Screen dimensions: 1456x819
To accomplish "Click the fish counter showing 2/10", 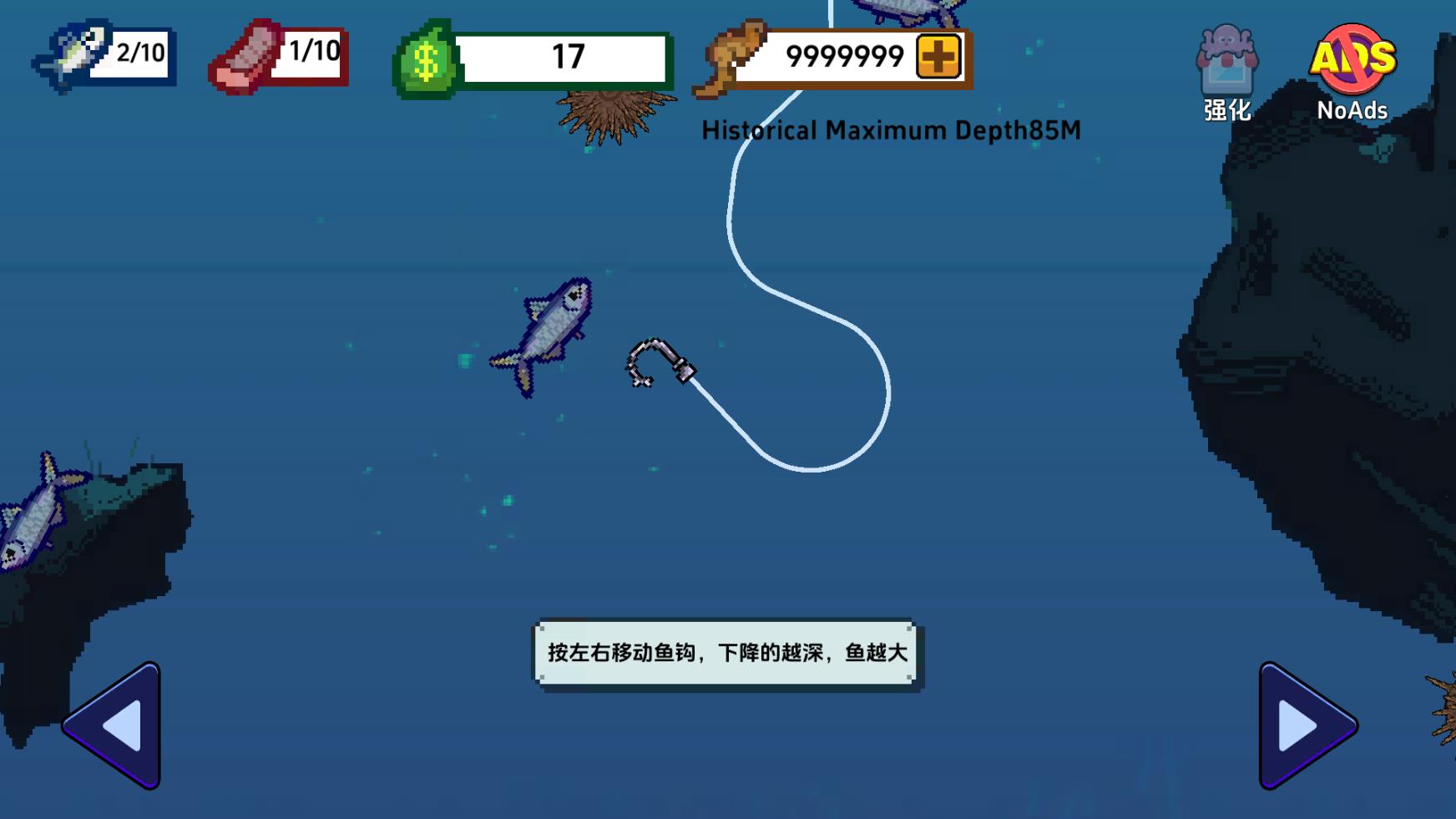I will (104, 55).
